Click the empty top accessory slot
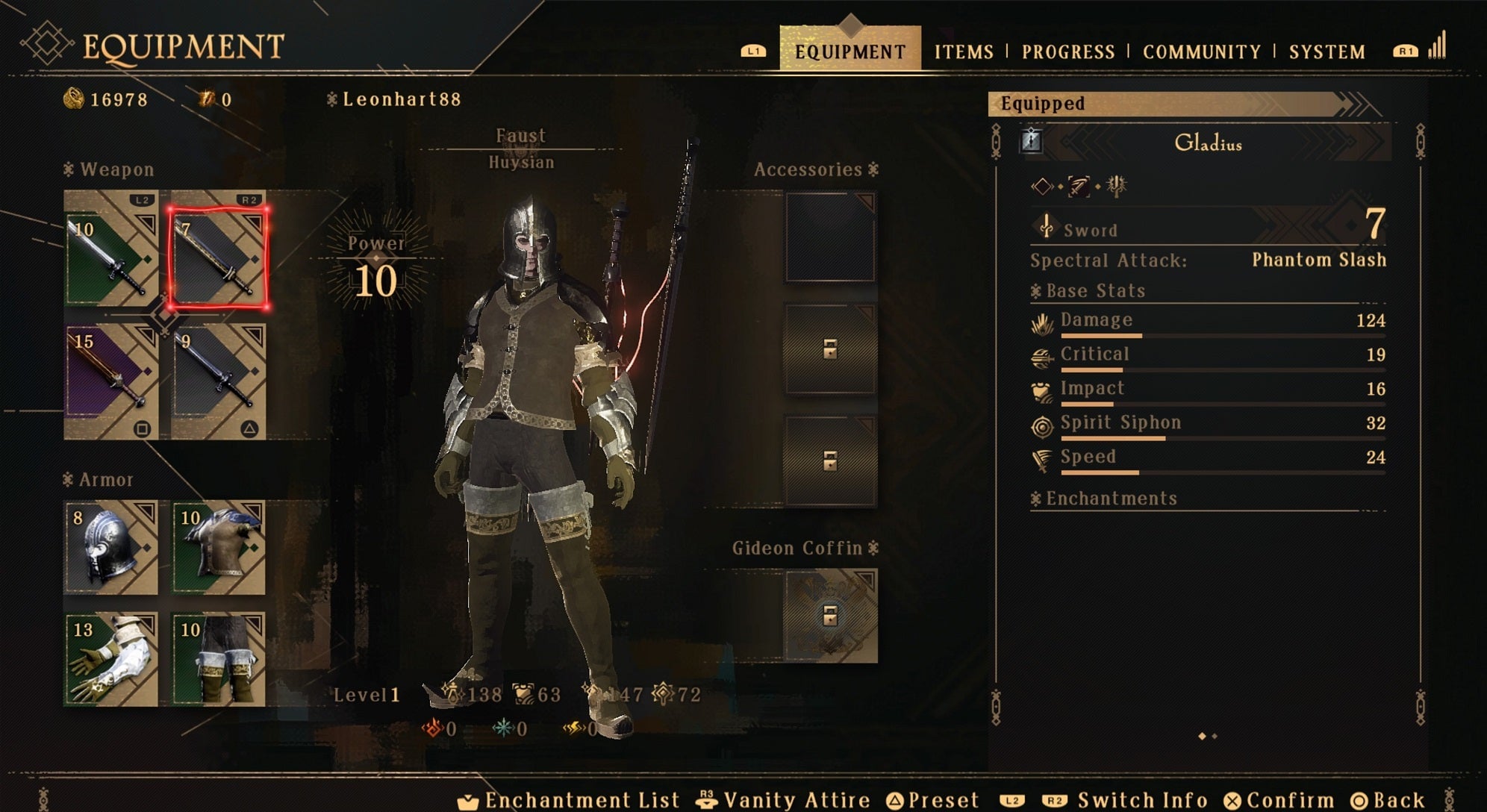The image size is (1487, 812). tap(831, 239)
